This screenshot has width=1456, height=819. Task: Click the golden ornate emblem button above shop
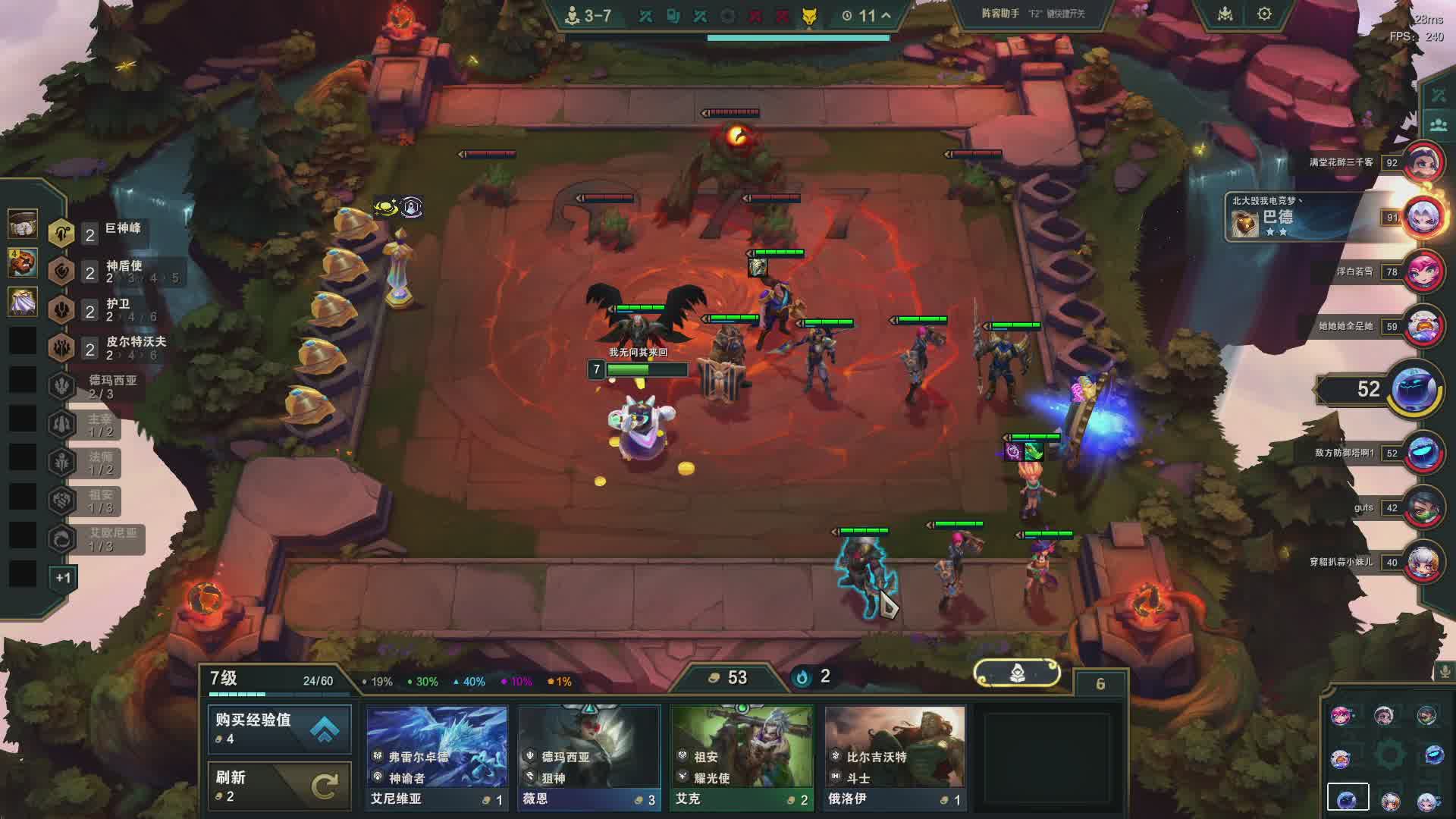click(x=1017, y=673)
